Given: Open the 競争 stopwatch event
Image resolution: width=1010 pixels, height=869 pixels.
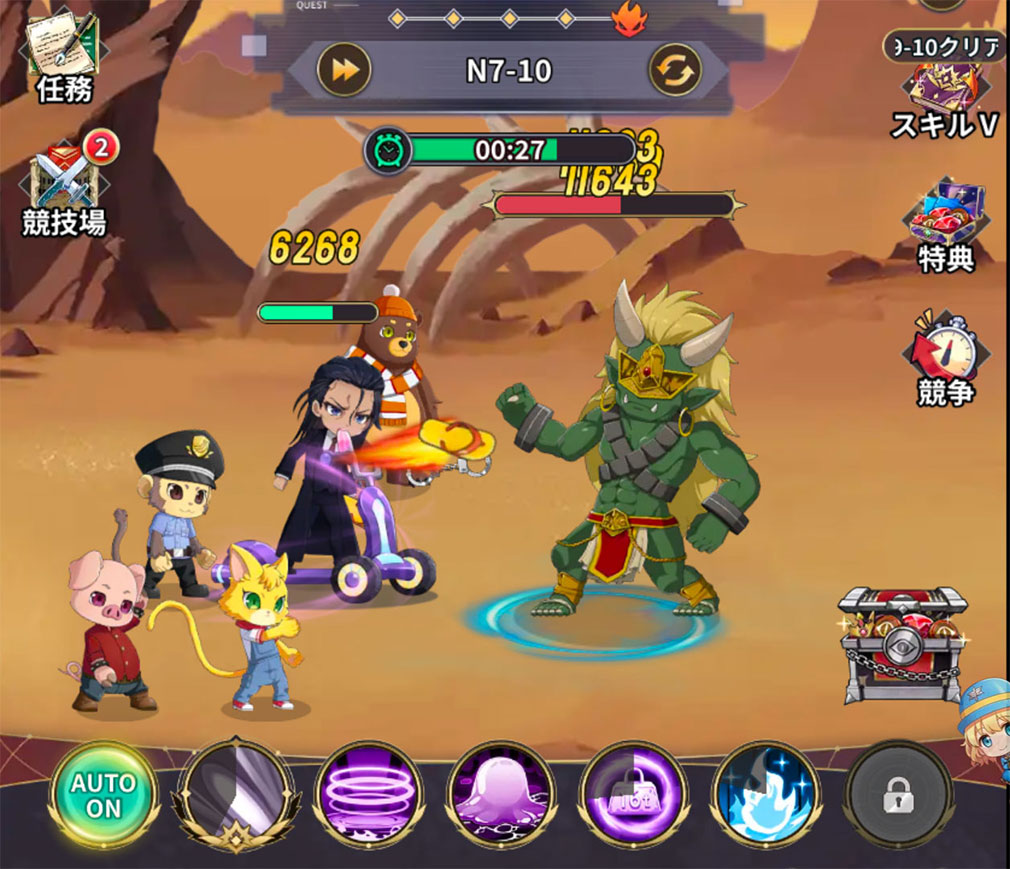Looking at the screenshot, I should (x=944, y=358).
